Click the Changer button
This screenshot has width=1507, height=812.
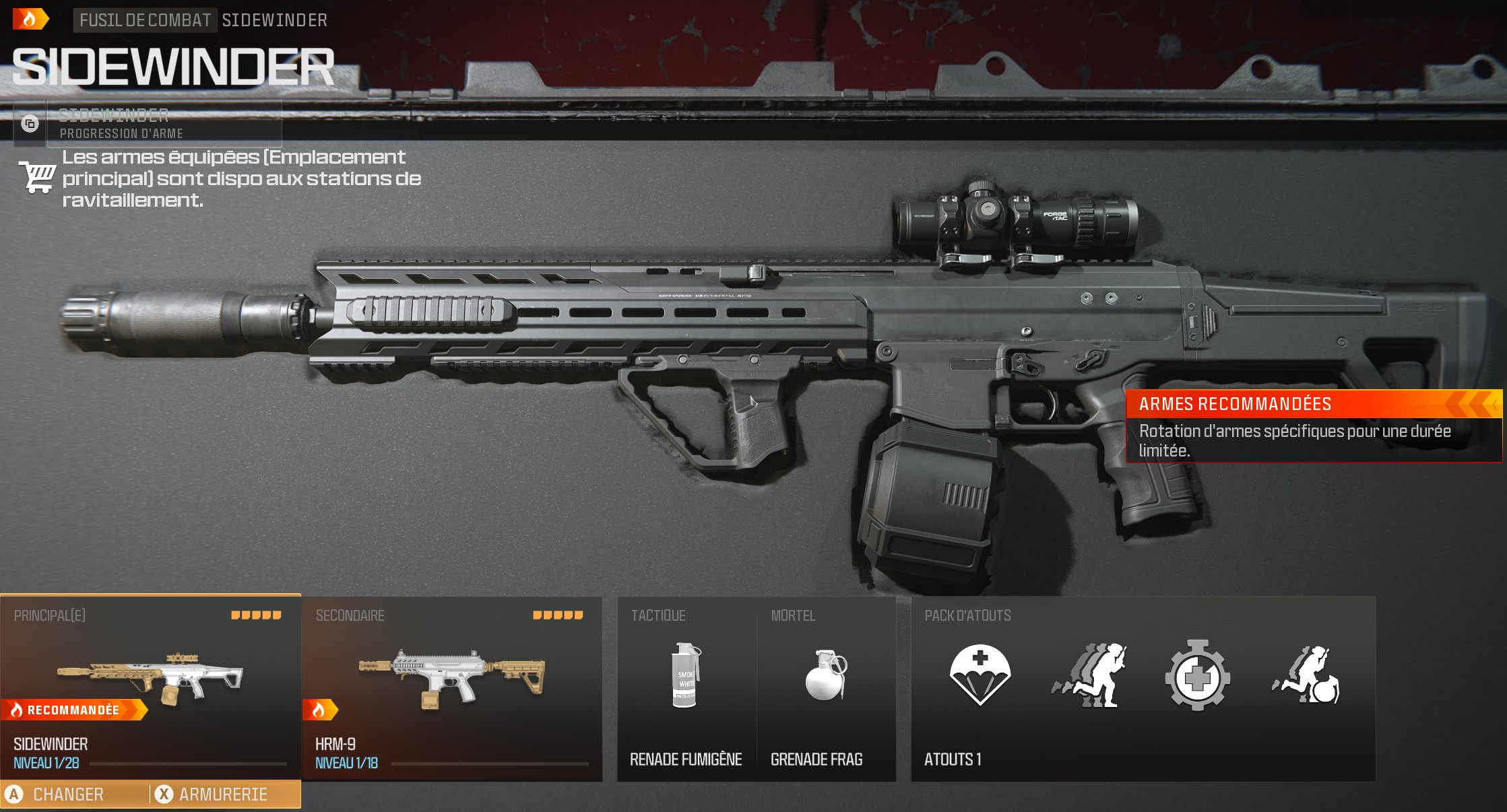[x=69, y=794]
